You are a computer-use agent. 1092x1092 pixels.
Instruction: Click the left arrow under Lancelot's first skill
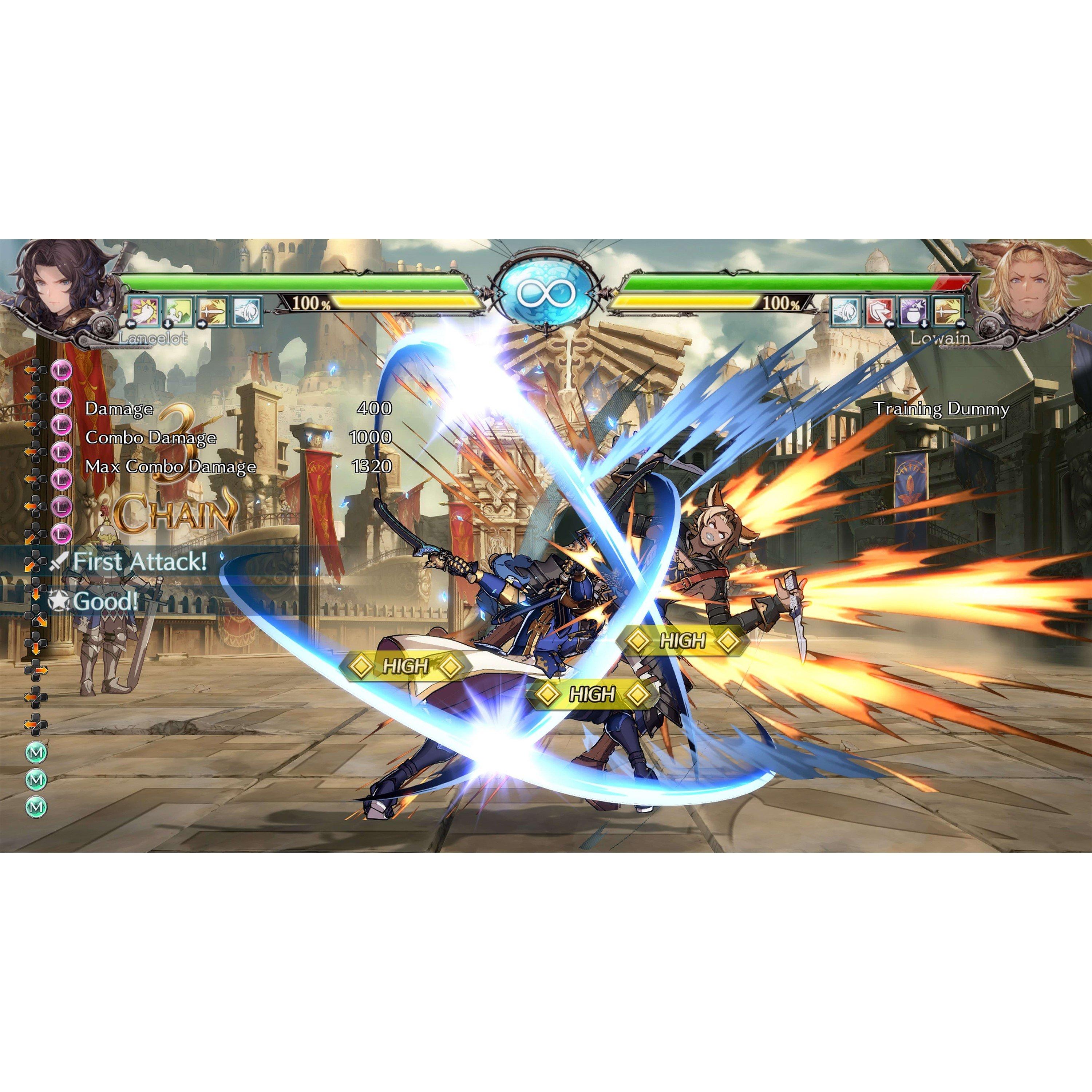pos(131,324)
